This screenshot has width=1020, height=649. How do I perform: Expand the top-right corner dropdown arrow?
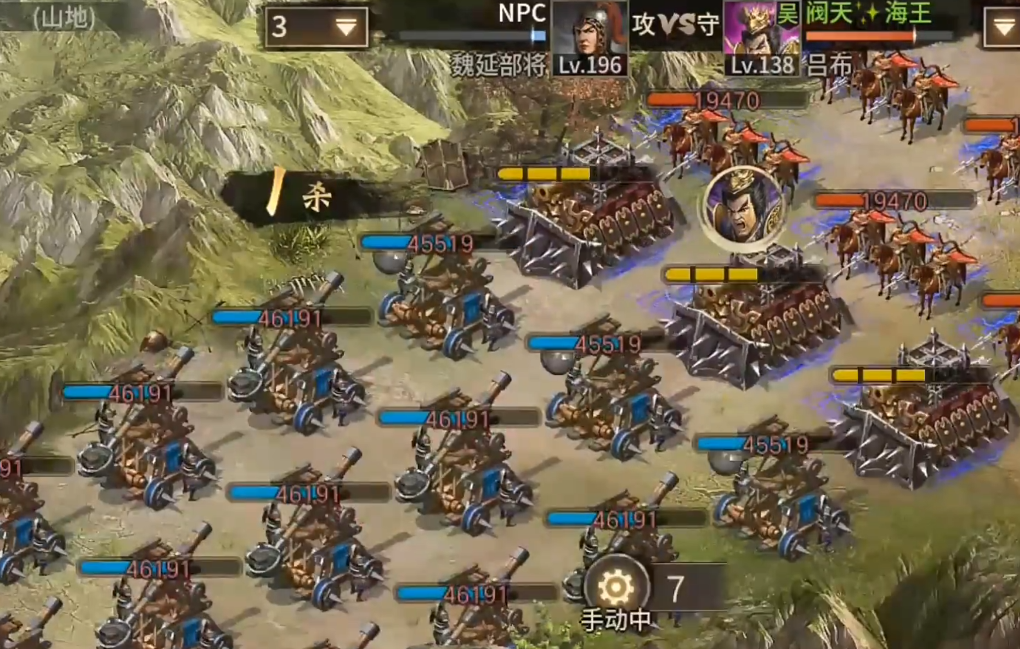(1001, 27)
